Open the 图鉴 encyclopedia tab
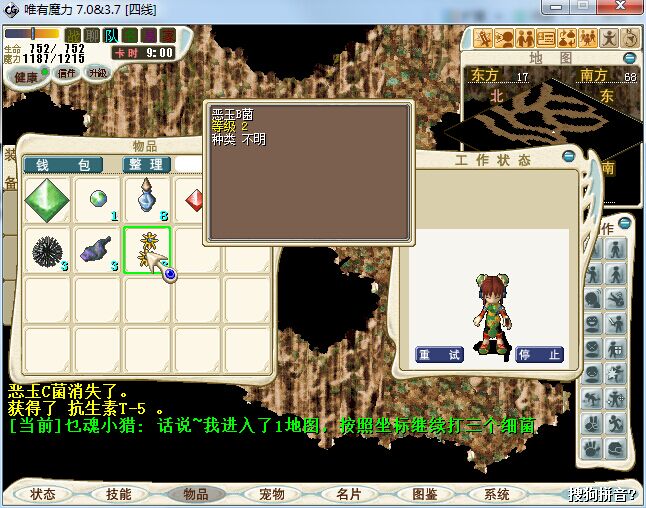This screenshot has height=508, width=646. (x=424, y=494)
